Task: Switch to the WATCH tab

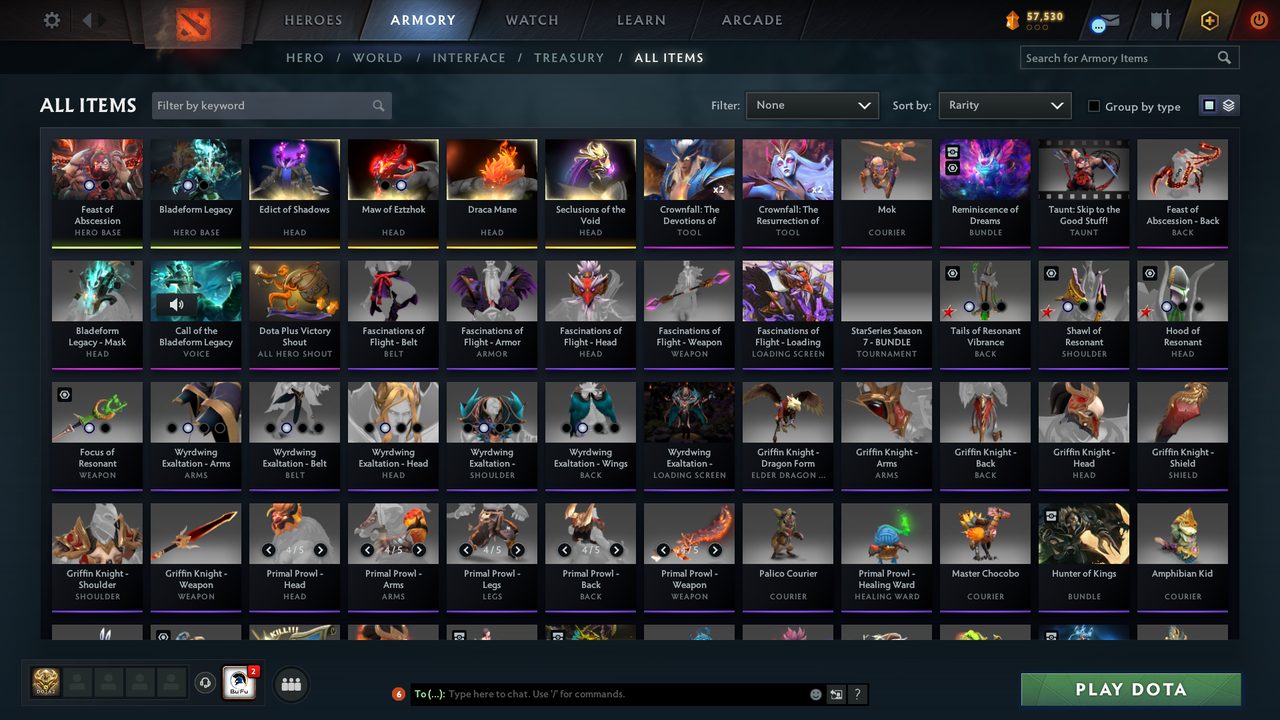Action: coord(531,19)
